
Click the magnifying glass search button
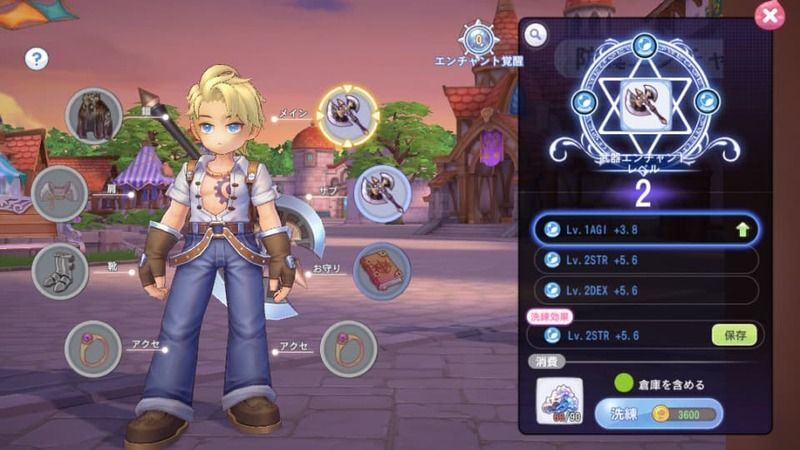pyautogui.click(x=537, y=36)
